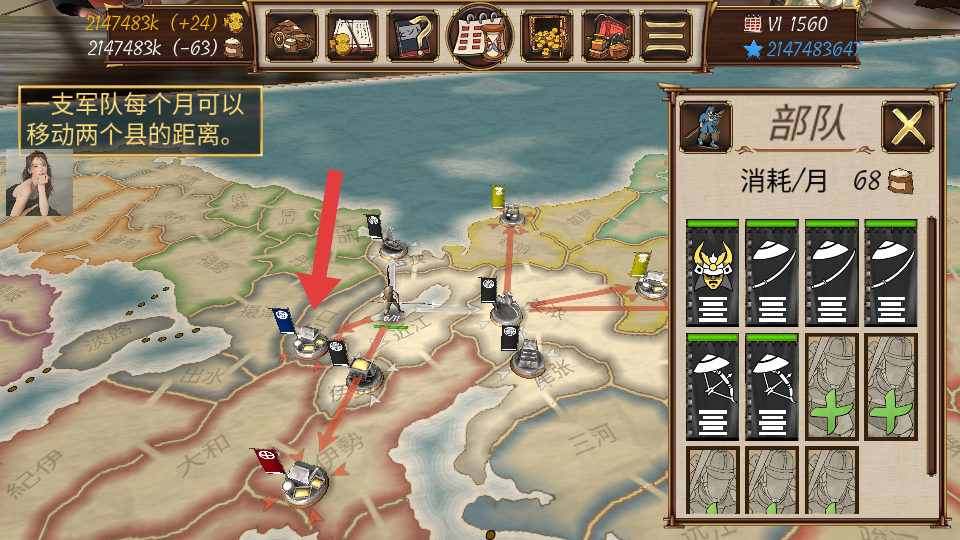Click the blue soldier portrait icon

coord(704,125)
